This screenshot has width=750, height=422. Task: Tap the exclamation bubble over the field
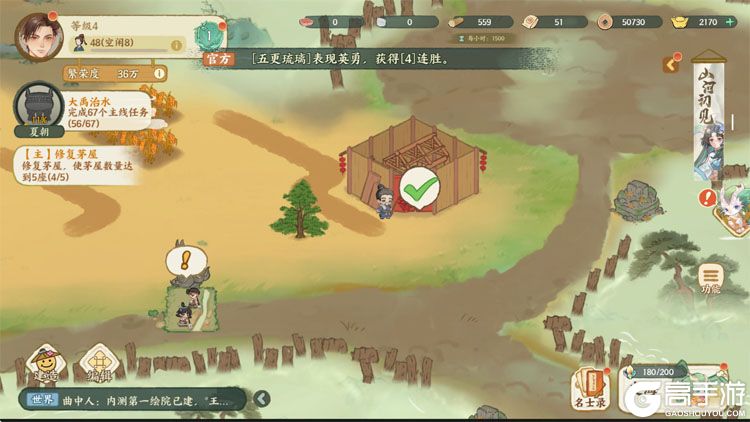point(184,262)
